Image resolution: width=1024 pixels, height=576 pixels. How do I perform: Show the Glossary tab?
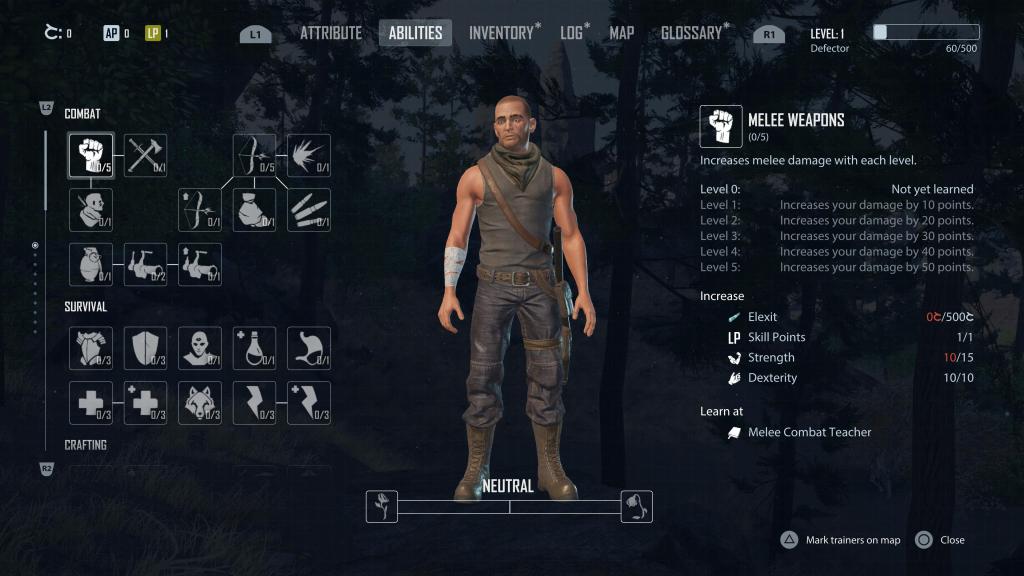pyautogui.click(x=691, y=33)
